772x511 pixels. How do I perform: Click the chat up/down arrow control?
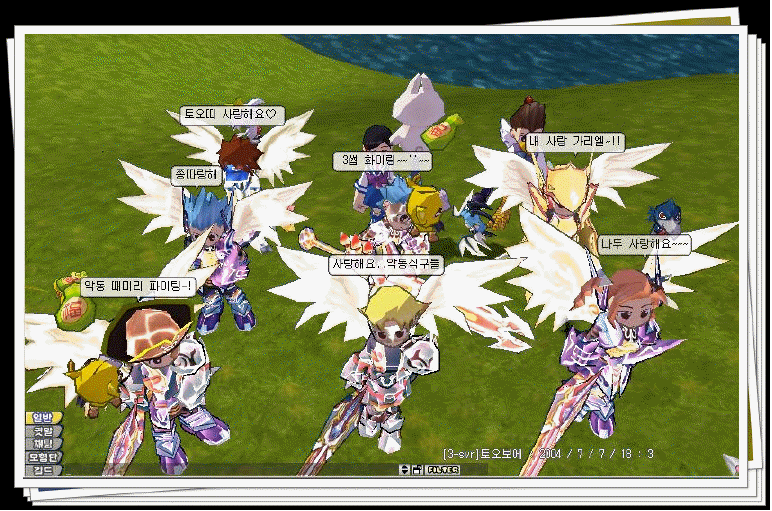click(x=404, y=469)
